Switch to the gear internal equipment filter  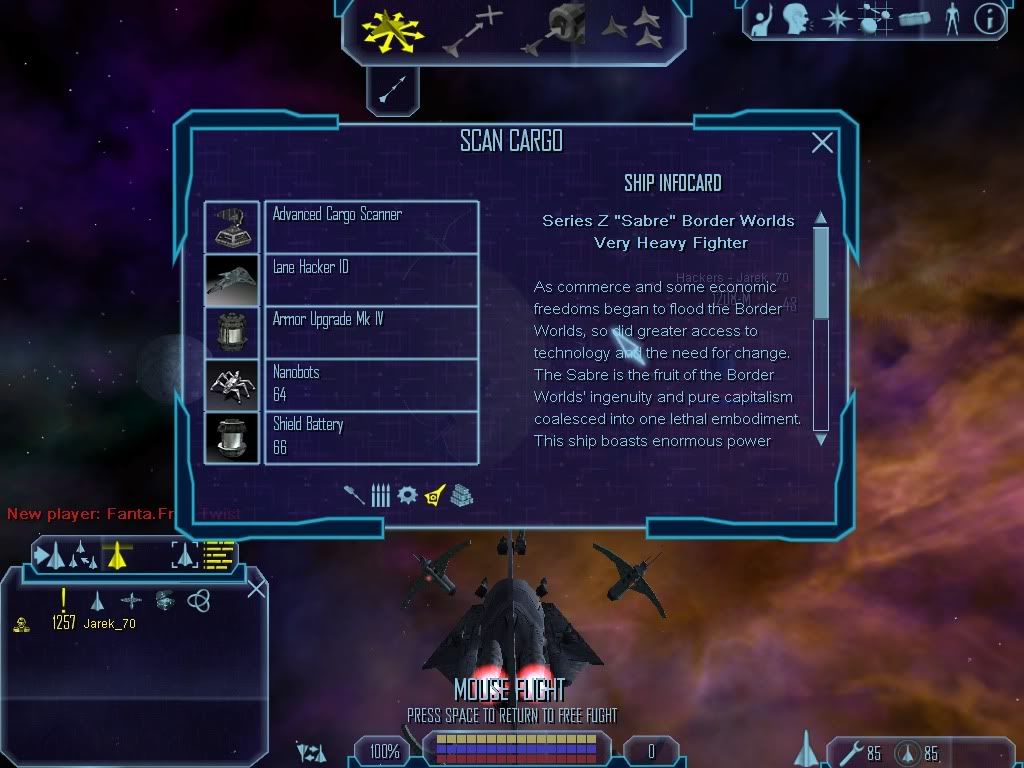[x=407, y=495]
